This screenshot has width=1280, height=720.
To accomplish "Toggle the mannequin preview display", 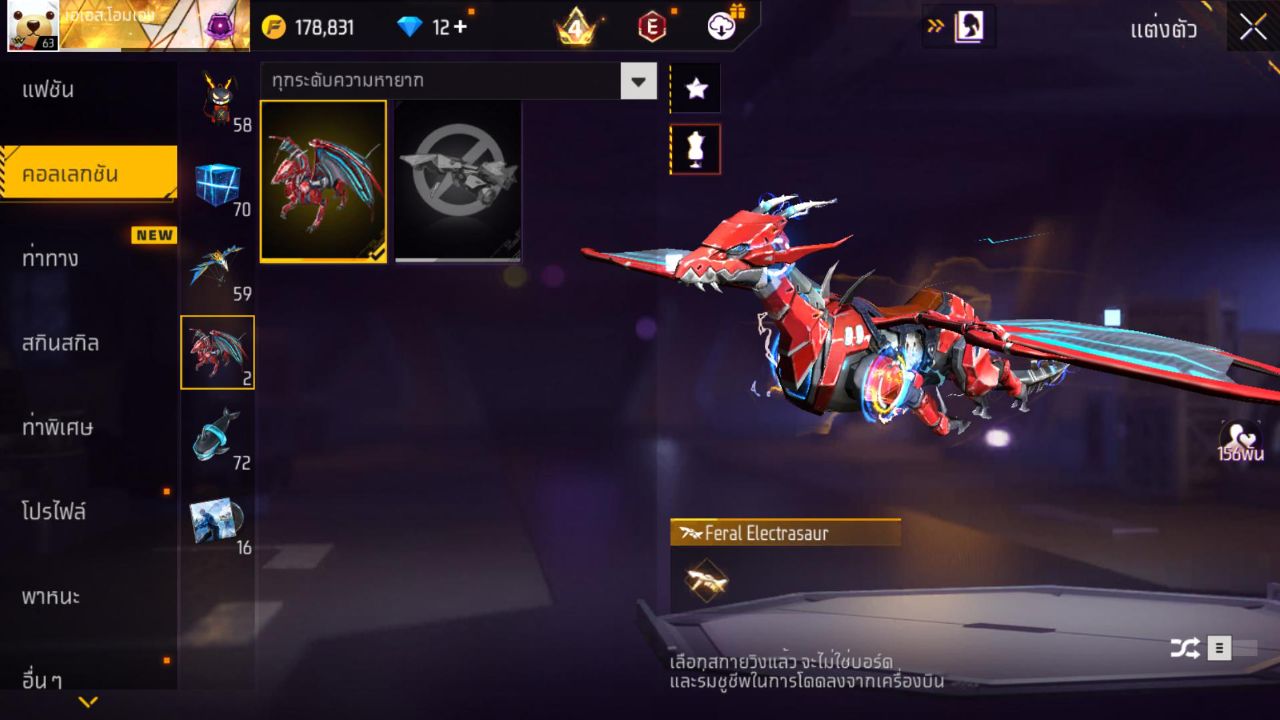I will (x=695, y=148).
